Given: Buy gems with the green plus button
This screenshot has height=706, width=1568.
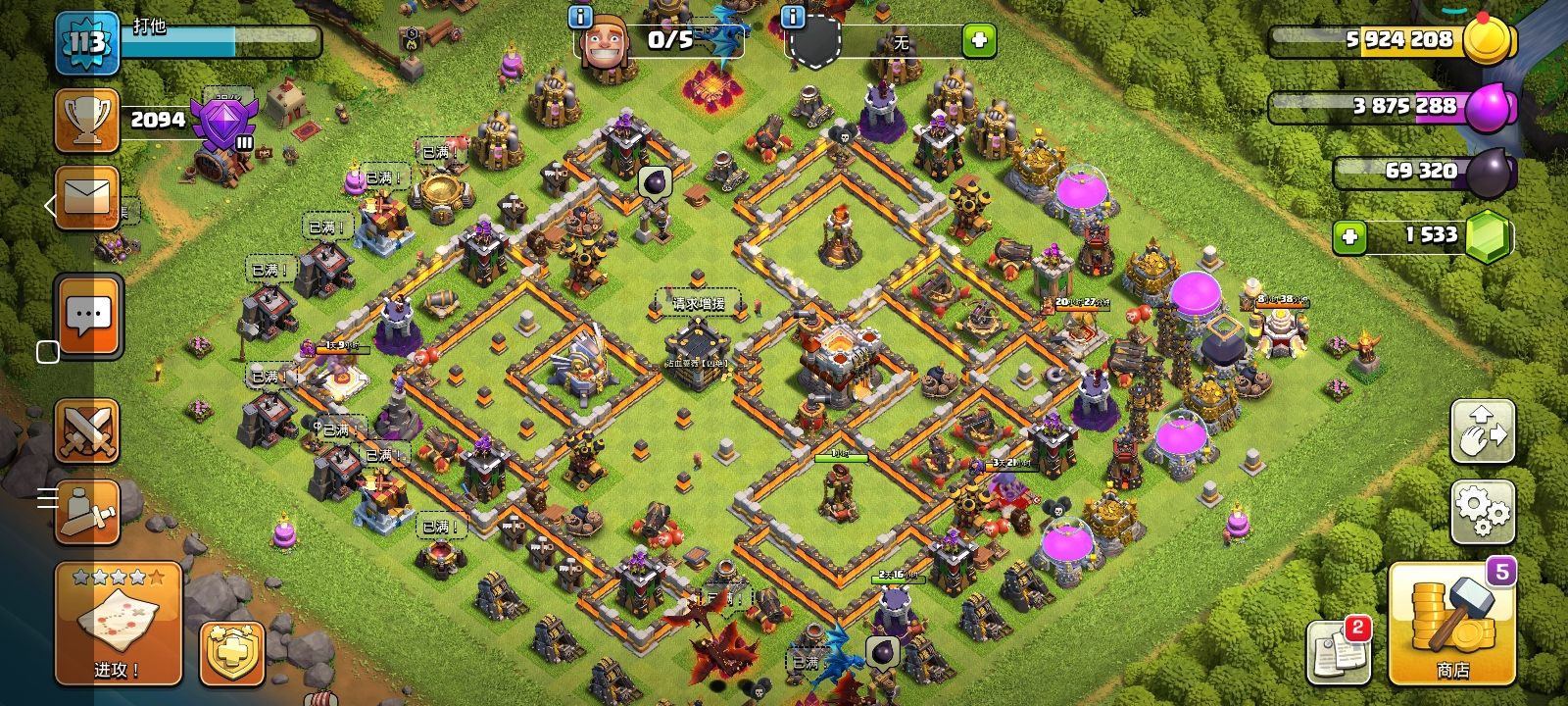Looking at the screenshot, I should 1349,236.
